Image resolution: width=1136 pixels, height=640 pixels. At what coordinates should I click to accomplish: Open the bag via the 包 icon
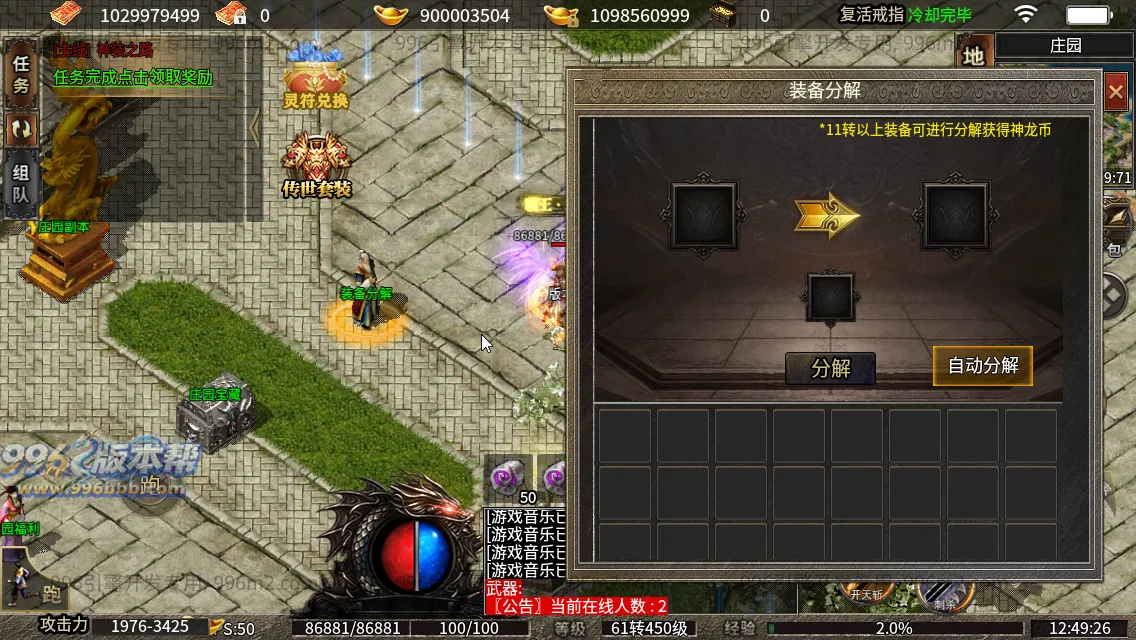(x=1116, y=228)
